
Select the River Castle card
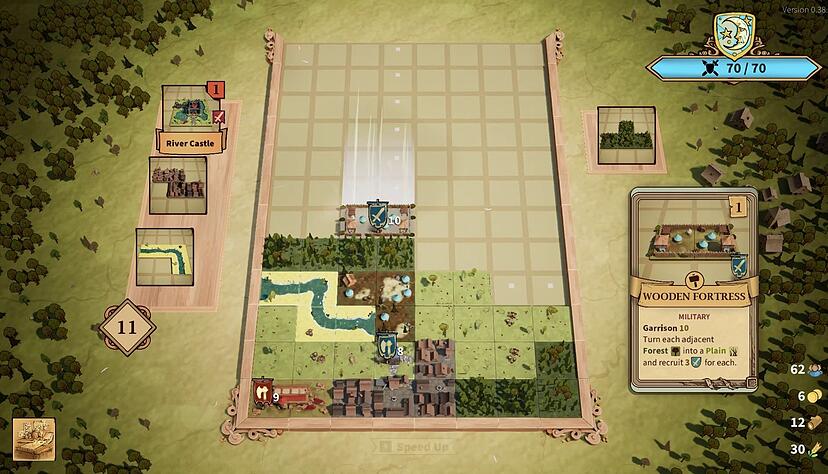tap(190, 118)
